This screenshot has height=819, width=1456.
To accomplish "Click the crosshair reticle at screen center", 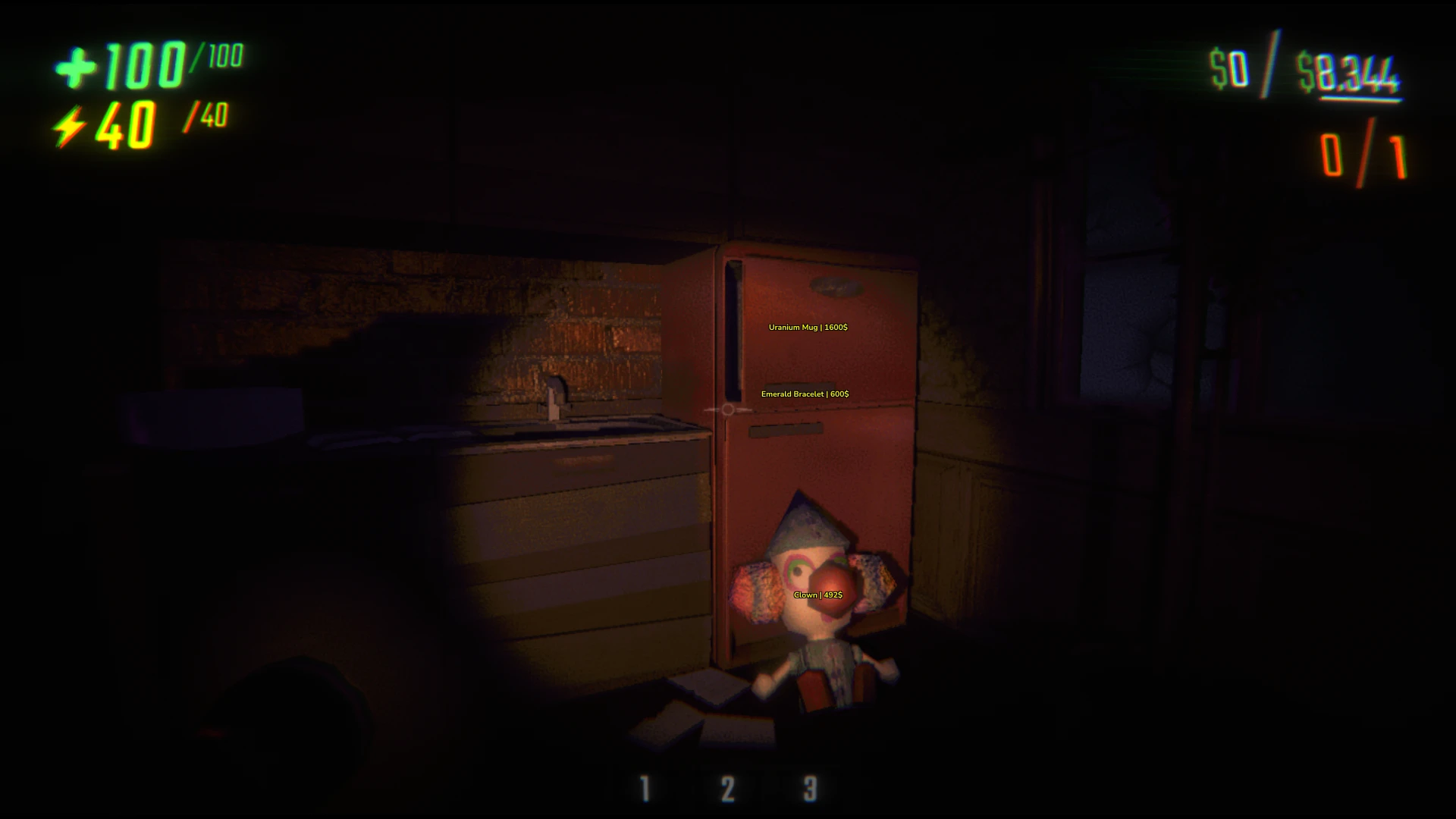I will point(726,409).
